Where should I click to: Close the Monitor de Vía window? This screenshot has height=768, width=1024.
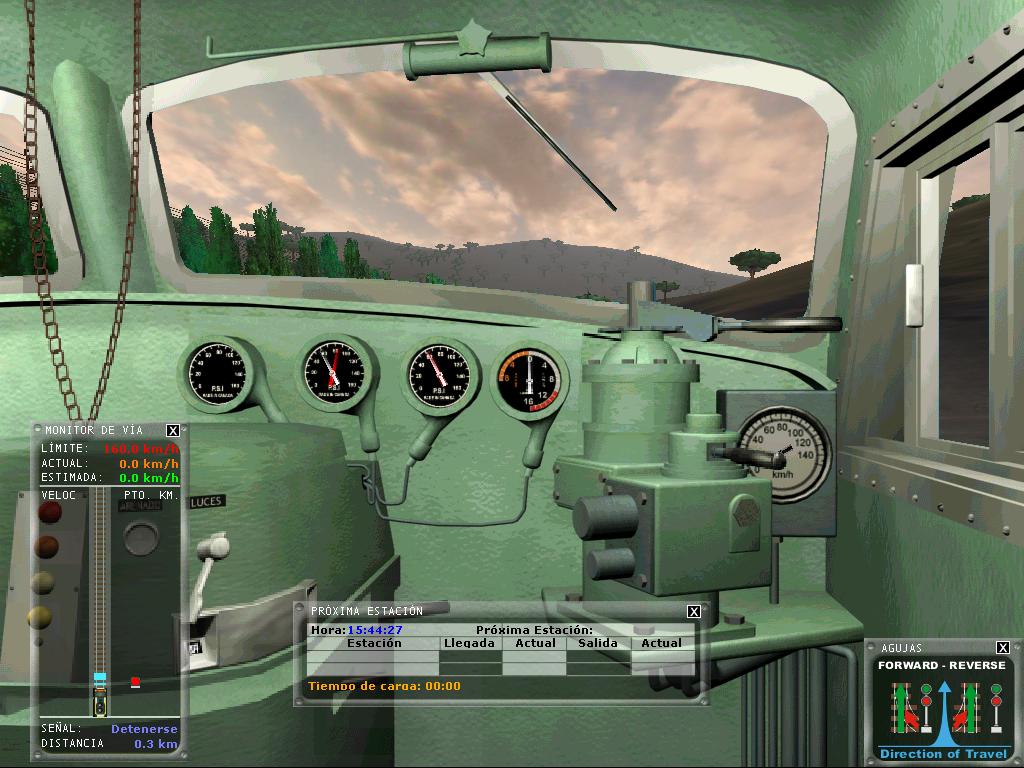coord(173,431)
